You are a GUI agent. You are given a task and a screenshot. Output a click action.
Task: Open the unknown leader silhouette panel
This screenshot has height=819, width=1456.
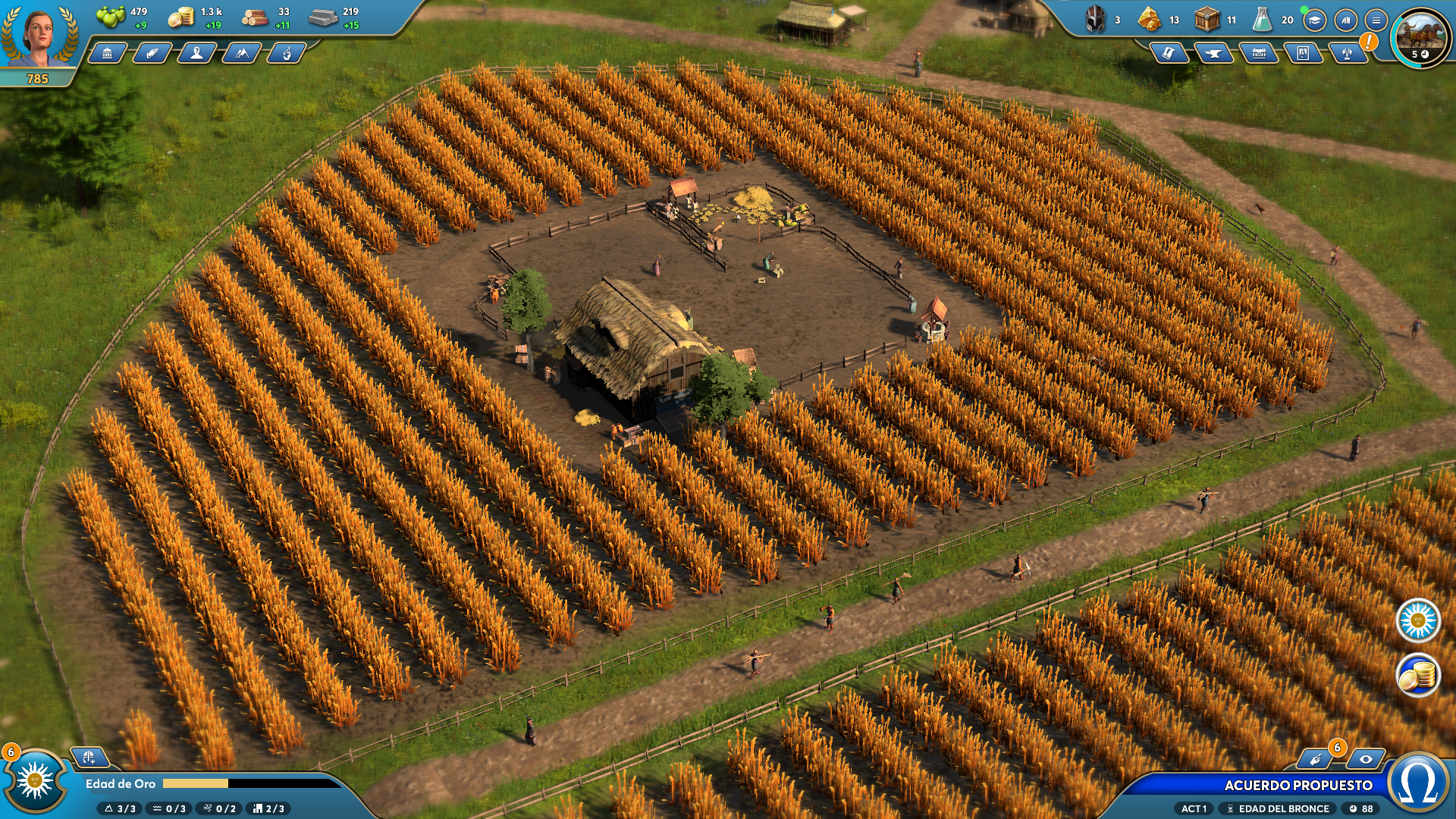(196, 53)
